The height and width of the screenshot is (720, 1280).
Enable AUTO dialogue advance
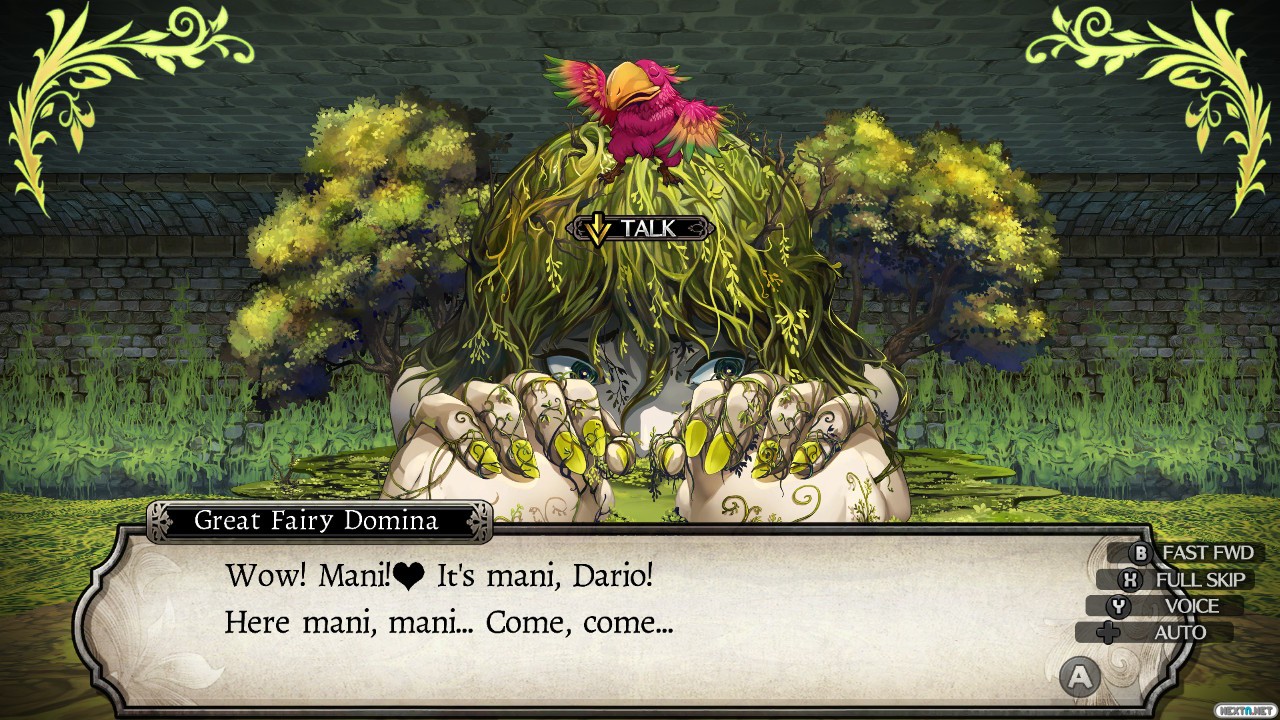click(1167, 632)
